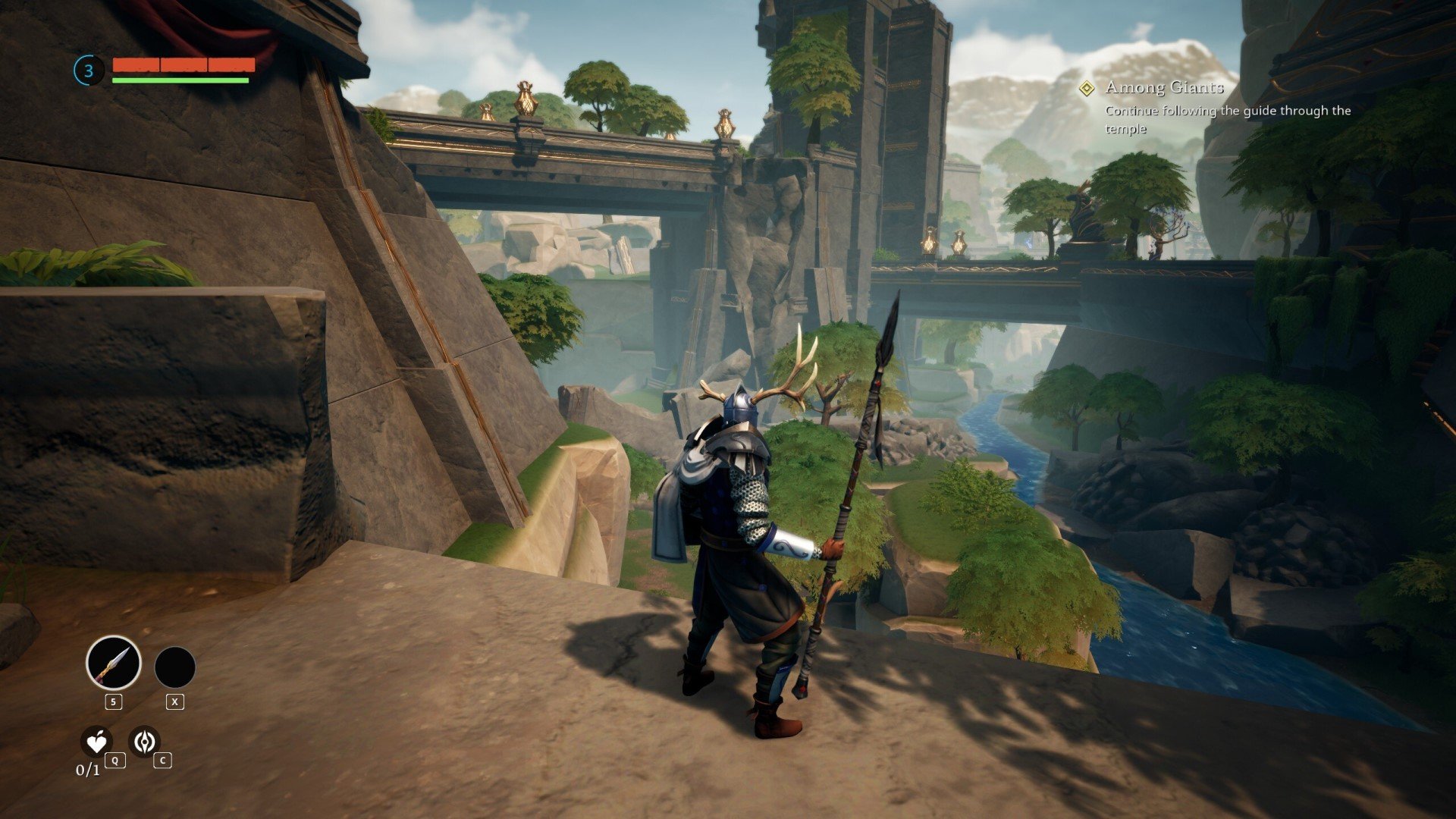Screen dimensions: 1456x819
Task: Open the Among Giants quest tracker
Action: pyautogui.click(x=1164, y=88)
